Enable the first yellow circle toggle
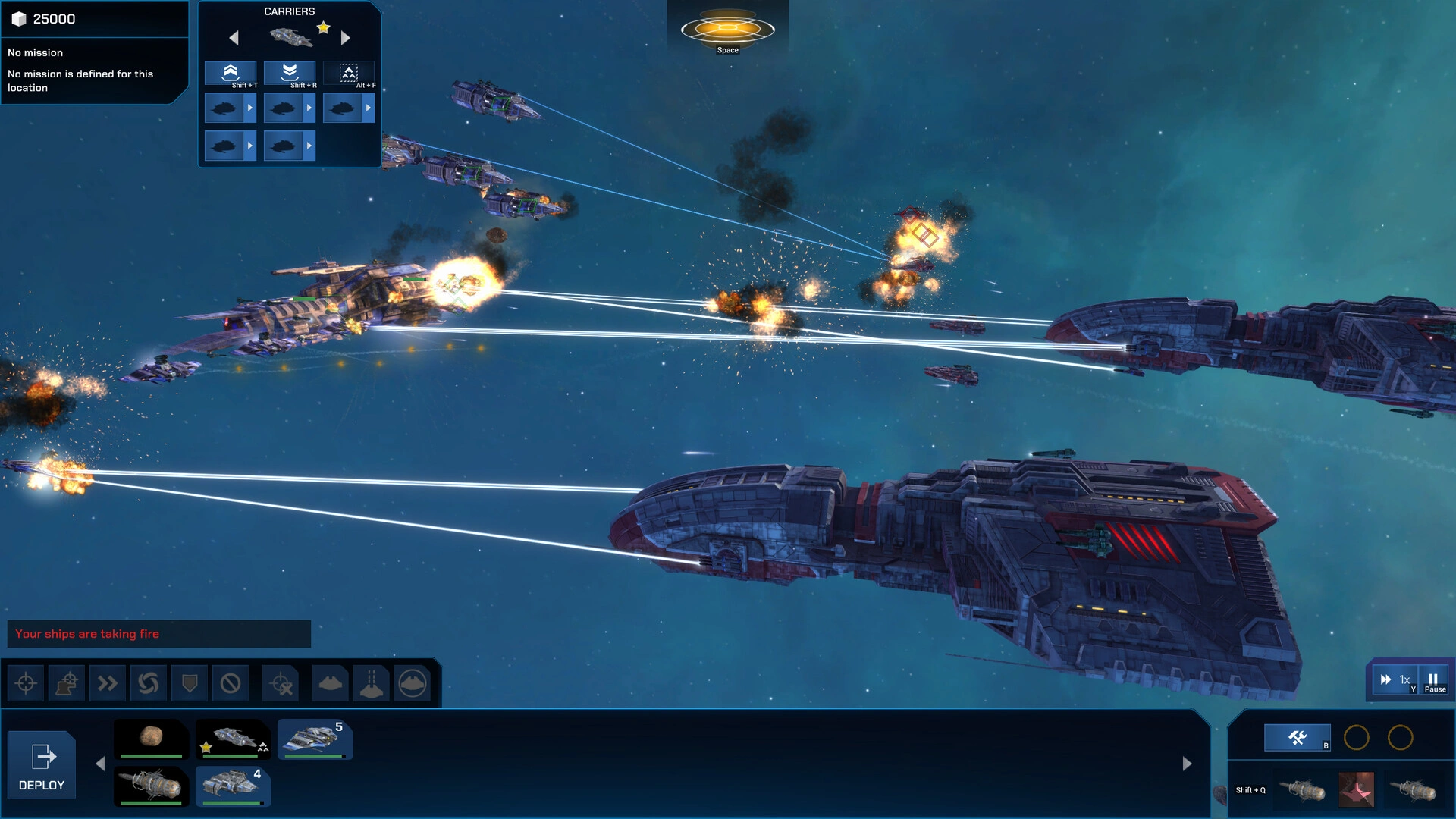The image size is (1456, 819). 1356,737
